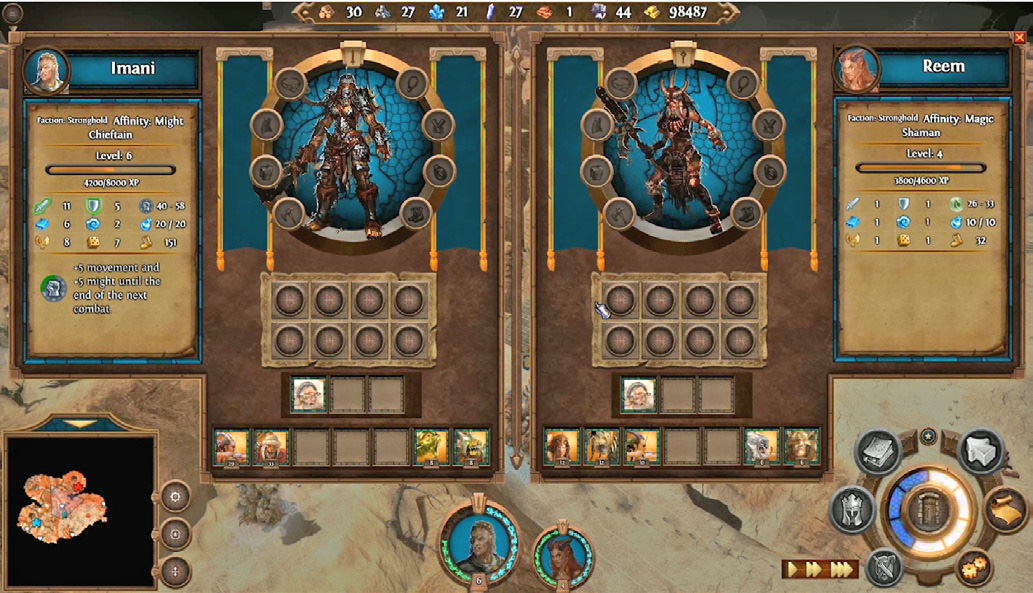
Task: Click the crossed sword and shield button
Action: (x=884, y=567)
